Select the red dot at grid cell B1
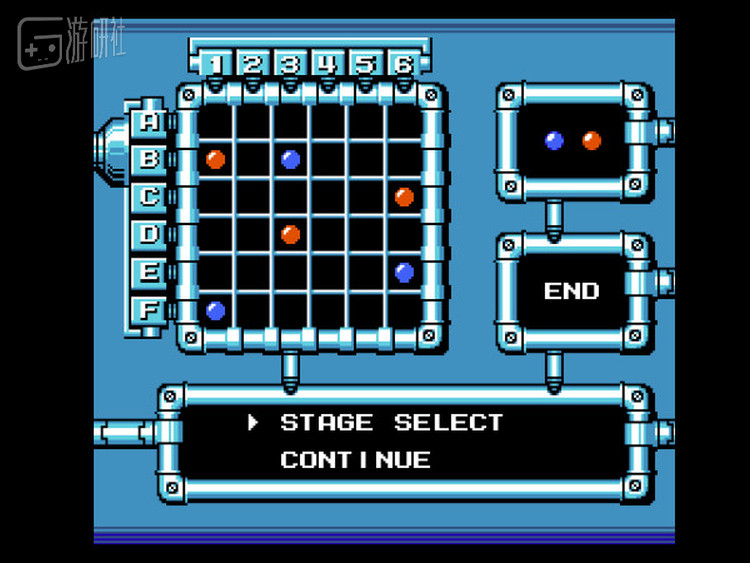The image size is (750, 563). tap(215, 159)
